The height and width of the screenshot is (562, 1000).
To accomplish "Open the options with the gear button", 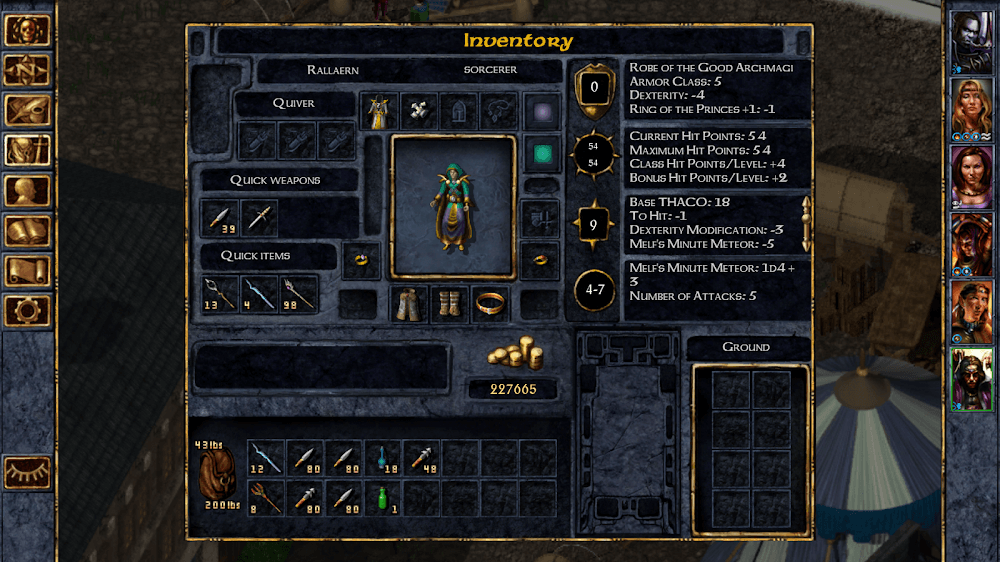I will (x=27, y=310).
